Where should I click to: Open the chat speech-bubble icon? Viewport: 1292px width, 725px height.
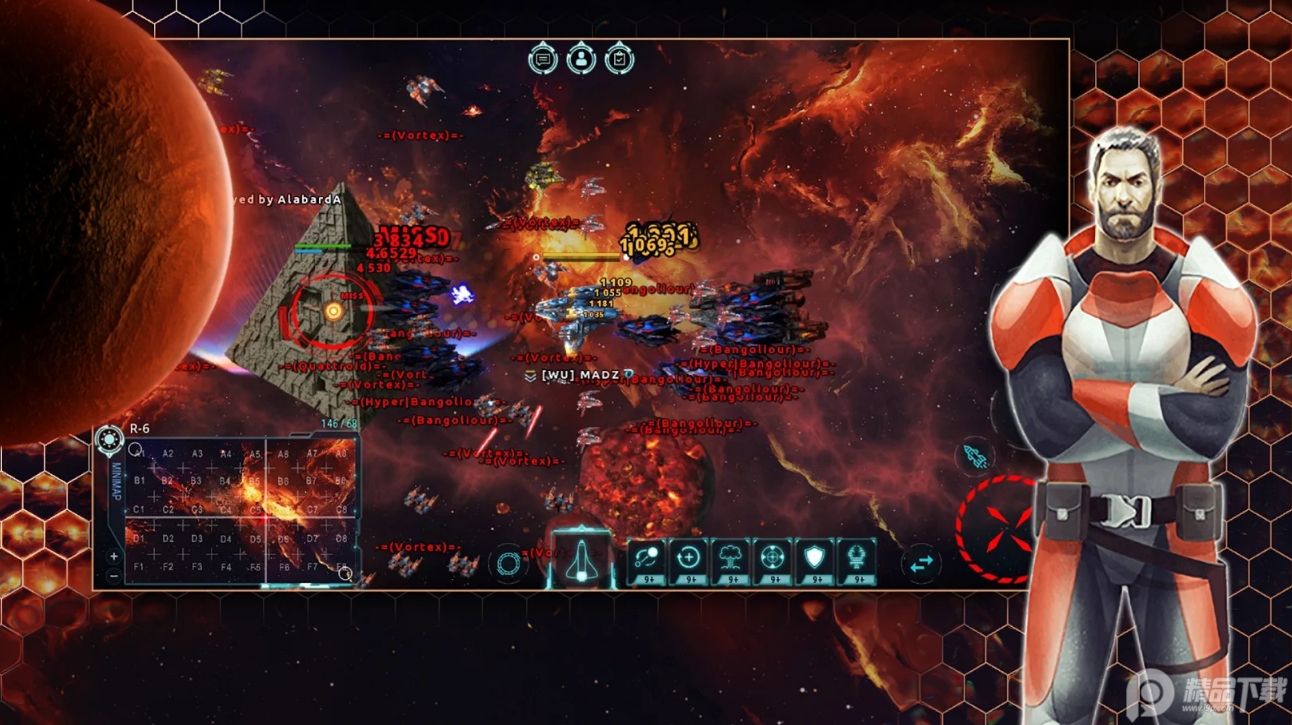[x=543, y=60]
